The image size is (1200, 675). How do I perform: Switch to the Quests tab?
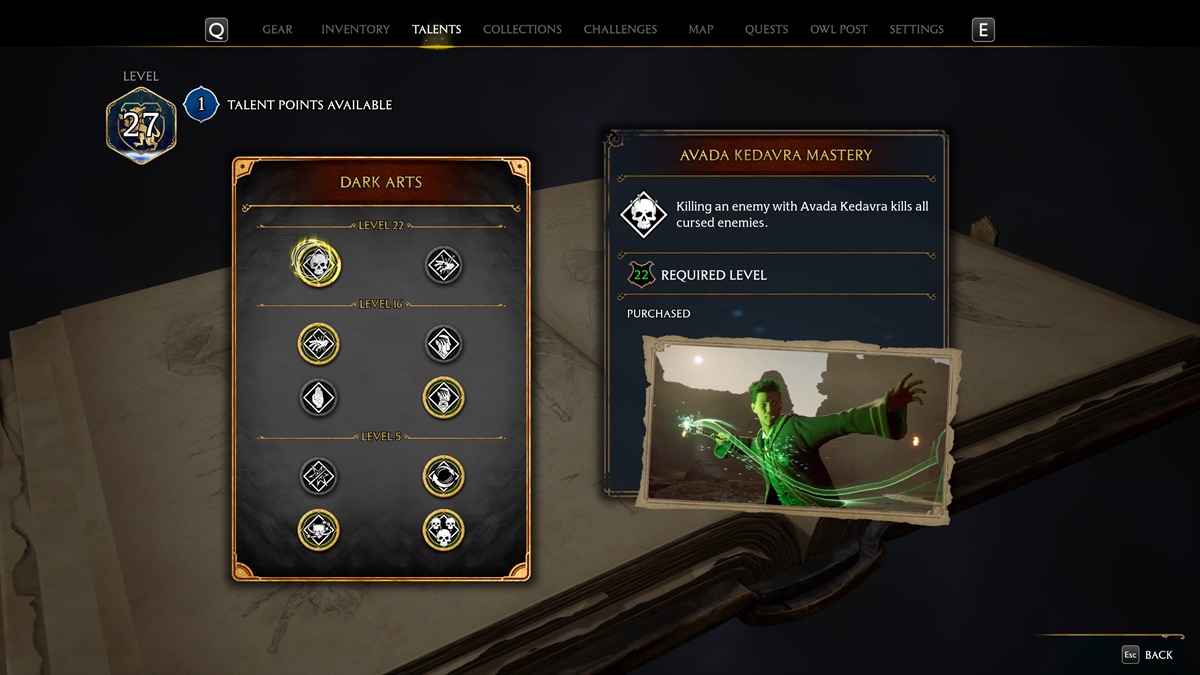coord(766,30)
